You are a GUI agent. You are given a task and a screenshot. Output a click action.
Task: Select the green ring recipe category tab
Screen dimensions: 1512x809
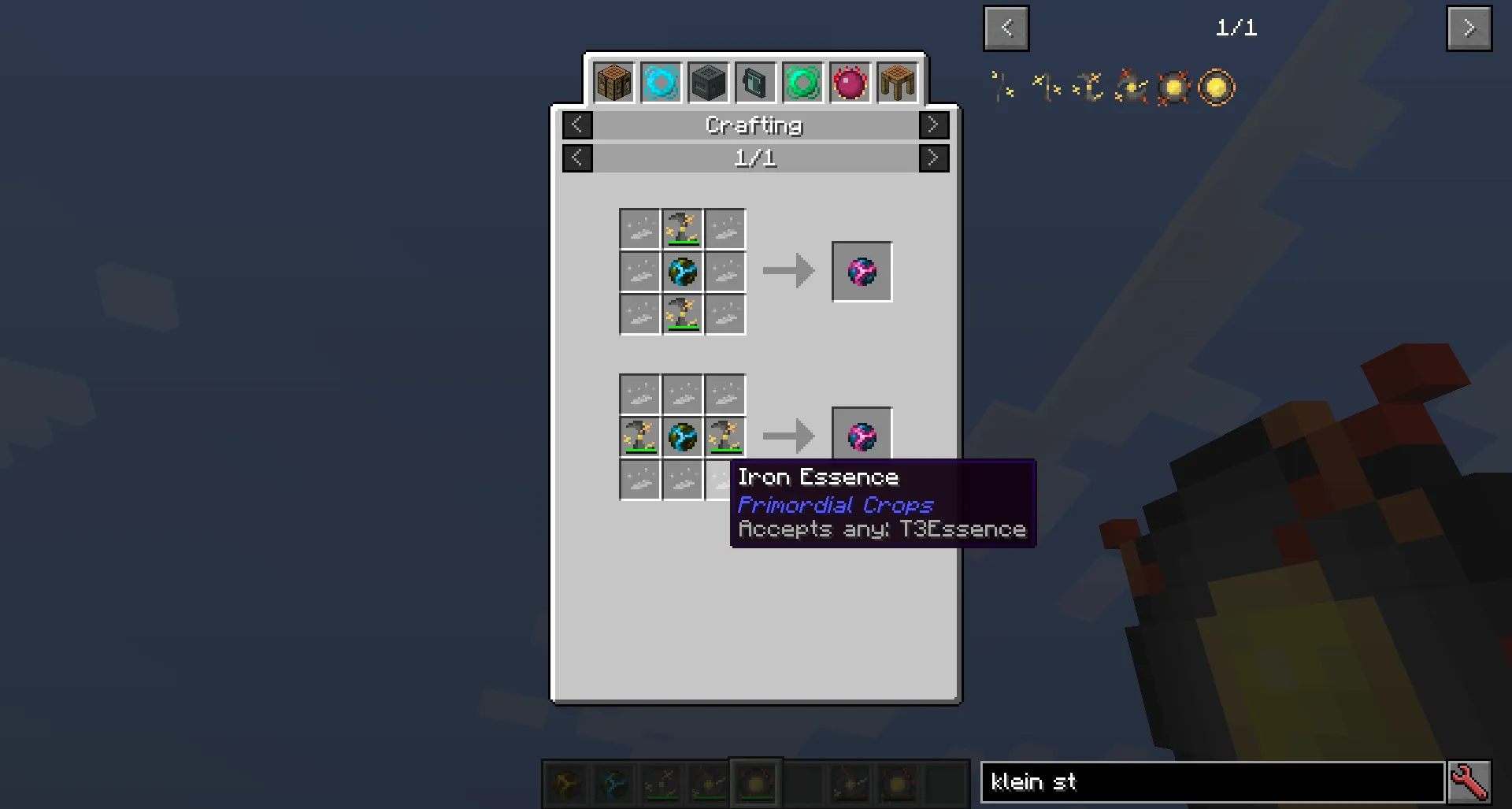[x=802, y=81]
